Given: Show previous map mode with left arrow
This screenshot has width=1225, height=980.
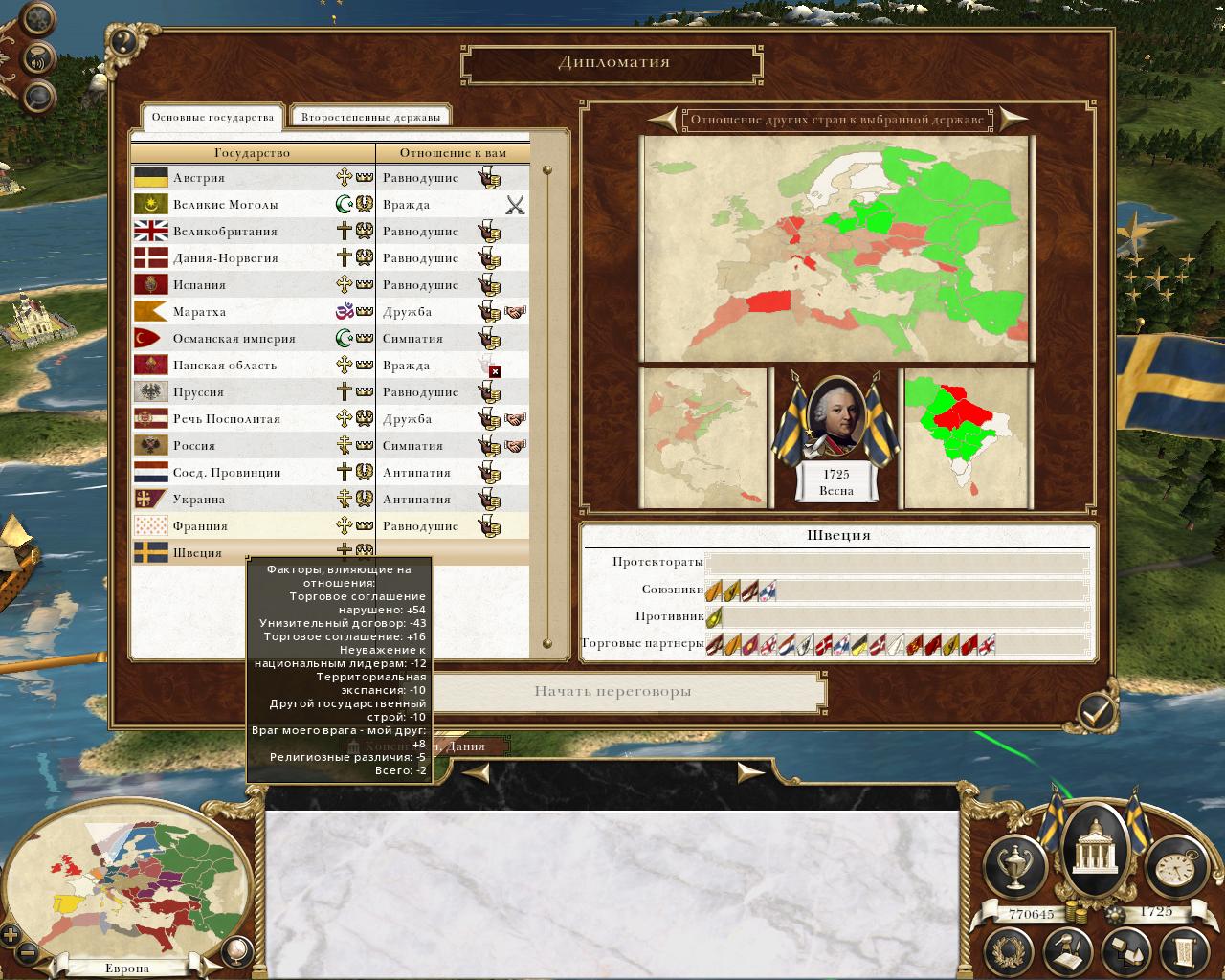Looking at the screenshot, I should tap(661, 120).
